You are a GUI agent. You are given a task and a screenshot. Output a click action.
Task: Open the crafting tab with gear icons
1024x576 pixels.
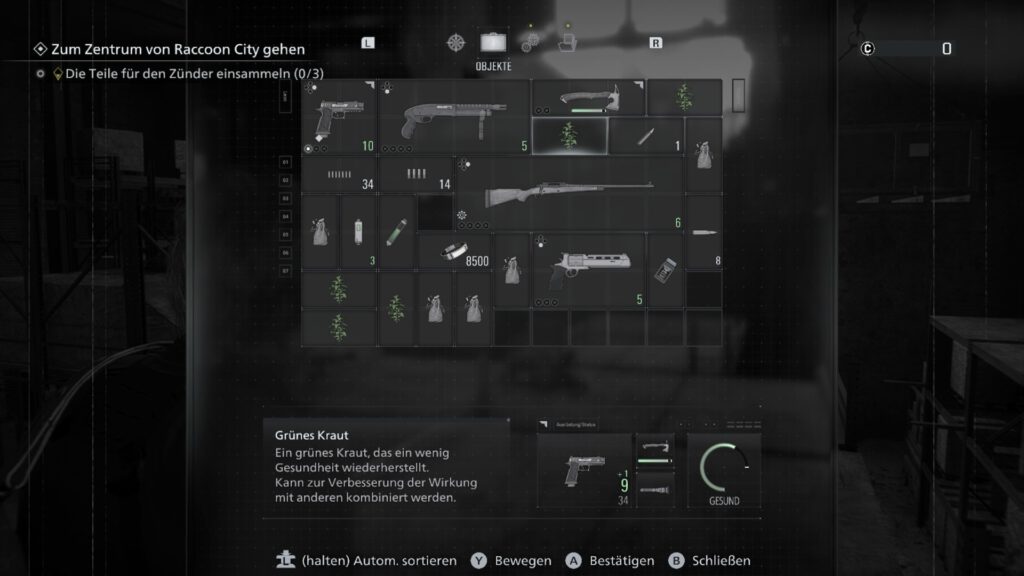[530, 43]
